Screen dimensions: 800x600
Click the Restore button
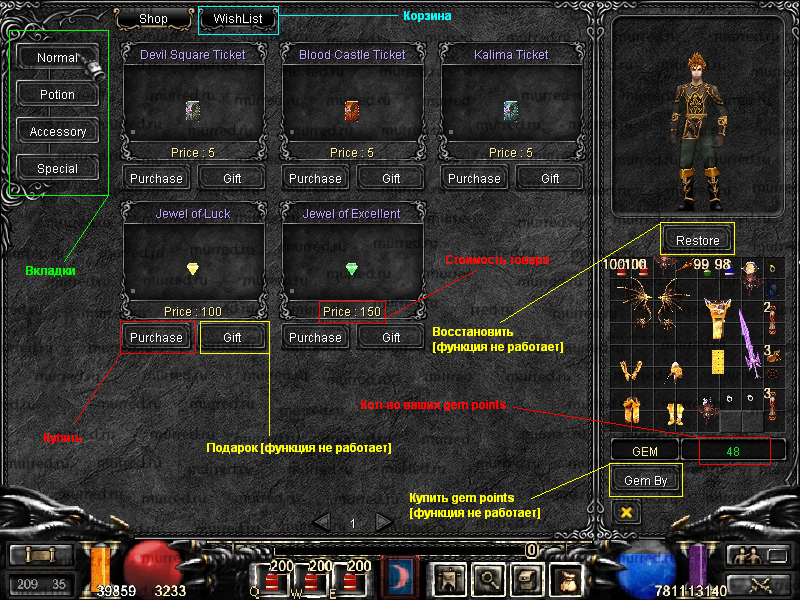point(697,241)
